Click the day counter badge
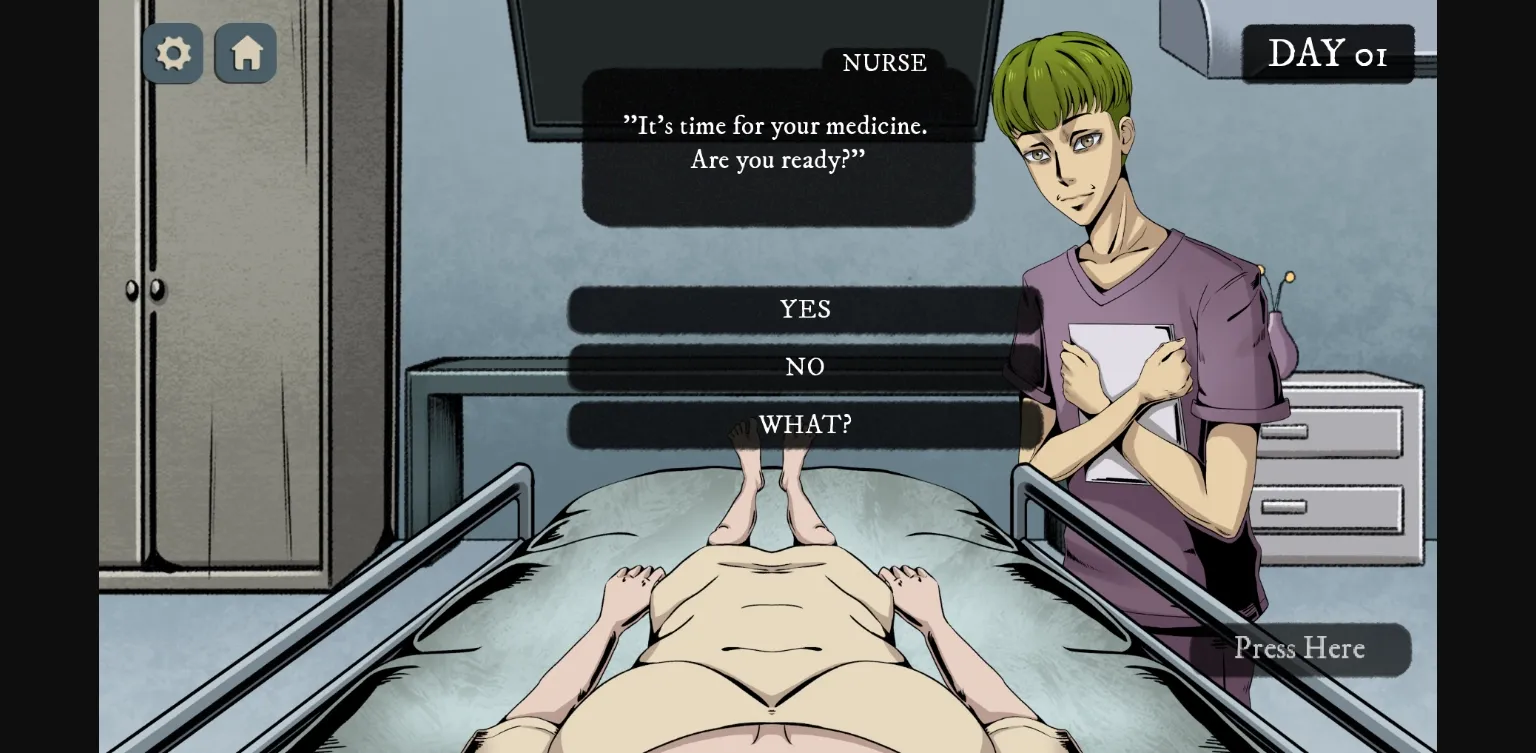 coord(1329,53)
